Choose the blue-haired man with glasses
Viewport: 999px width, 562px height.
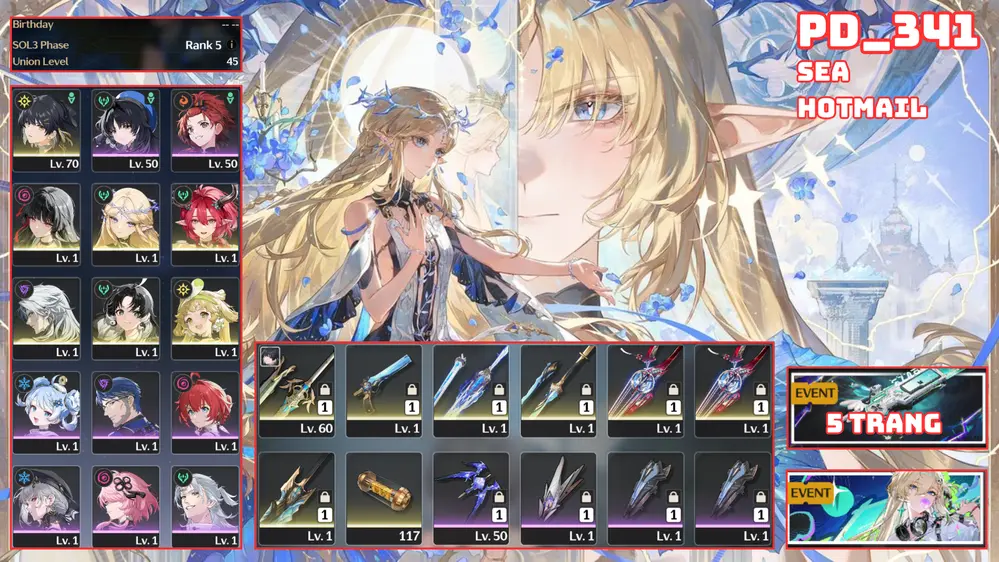pos(126,411)
